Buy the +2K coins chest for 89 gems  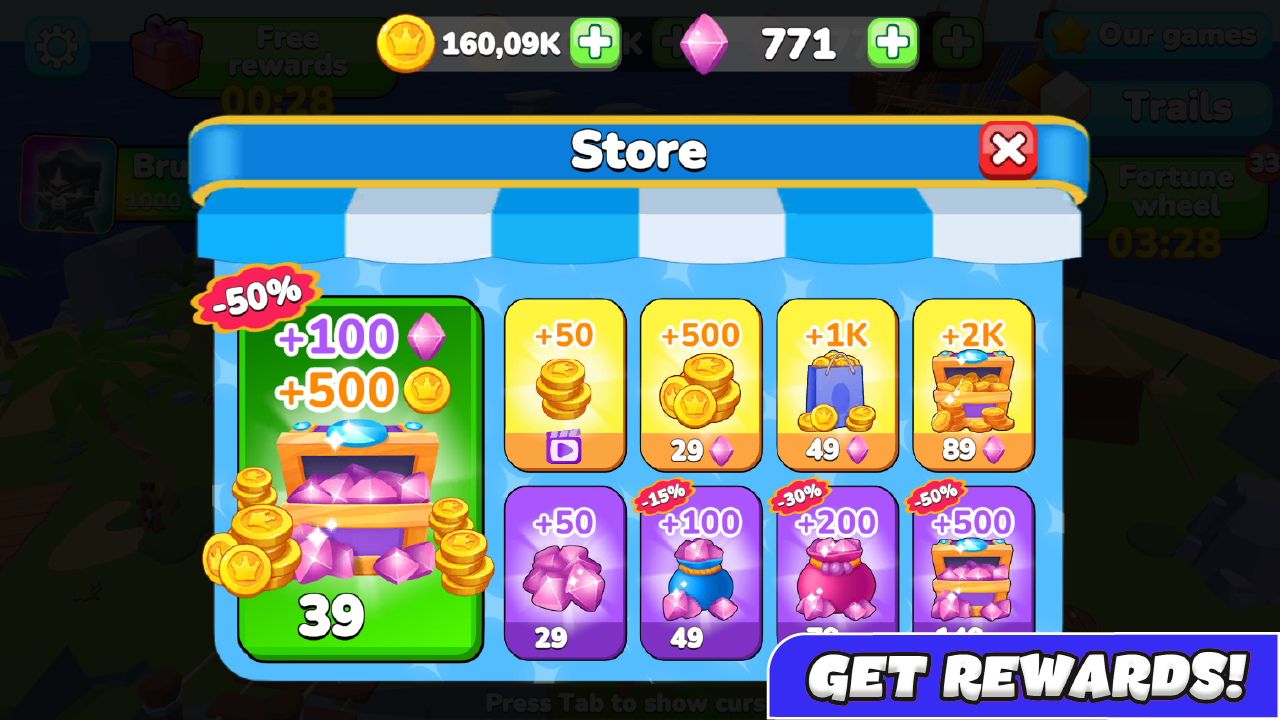point(973,385)
